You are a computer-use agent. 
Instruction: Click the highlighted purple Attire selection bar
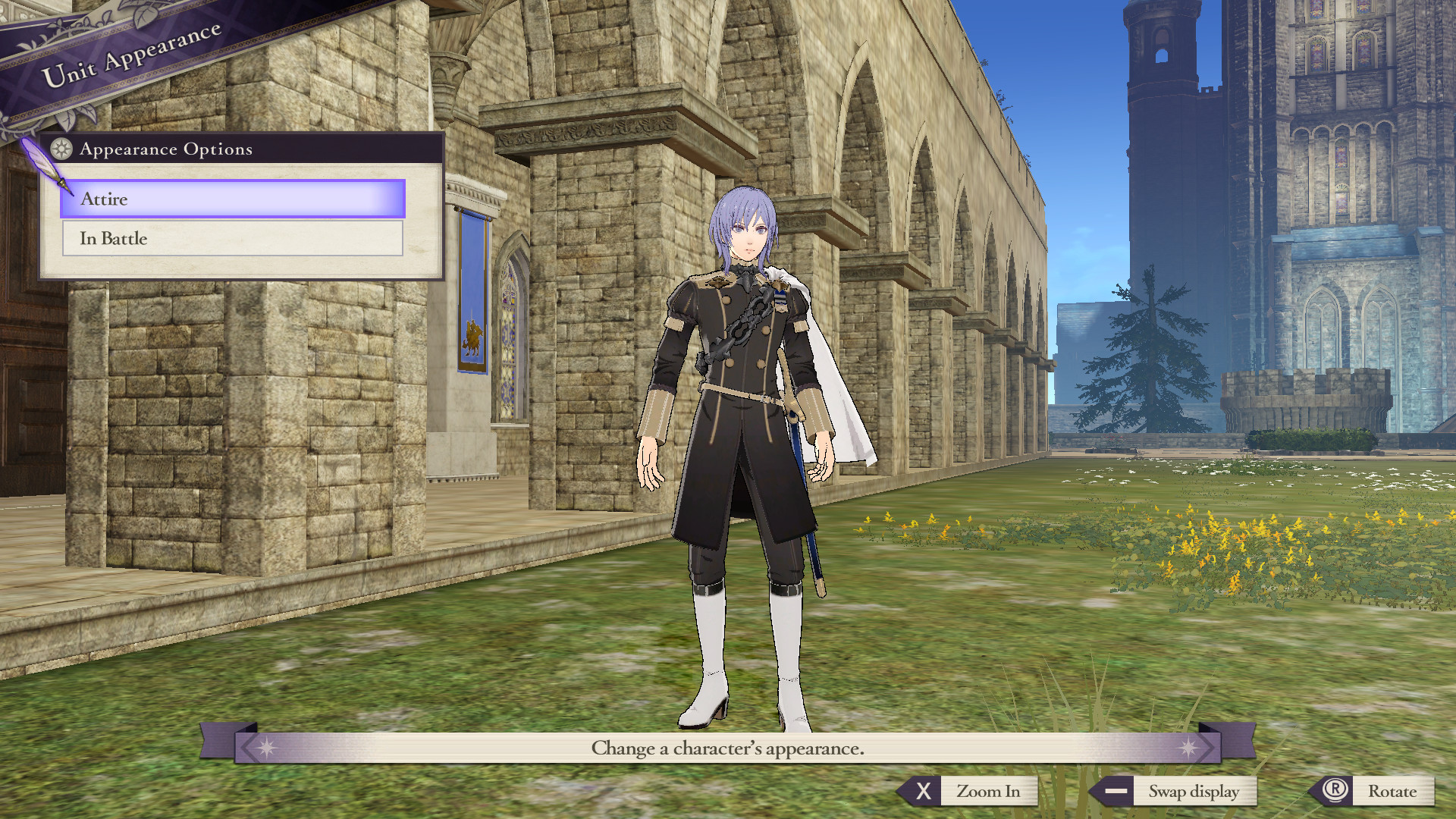point(231,199)
